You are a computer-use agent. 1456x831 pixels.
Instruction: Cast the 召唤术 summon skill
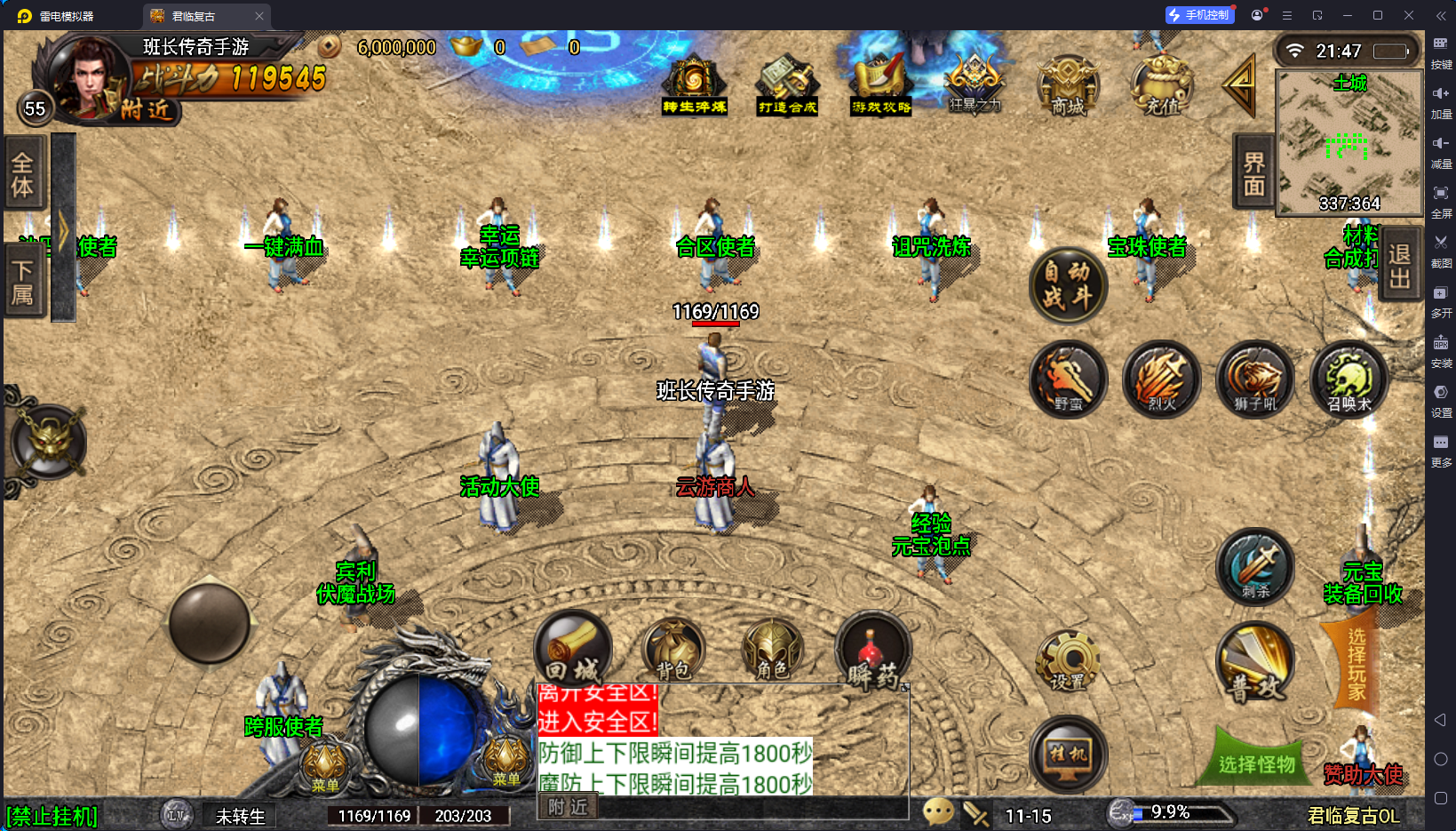(x=1349, y=380)
